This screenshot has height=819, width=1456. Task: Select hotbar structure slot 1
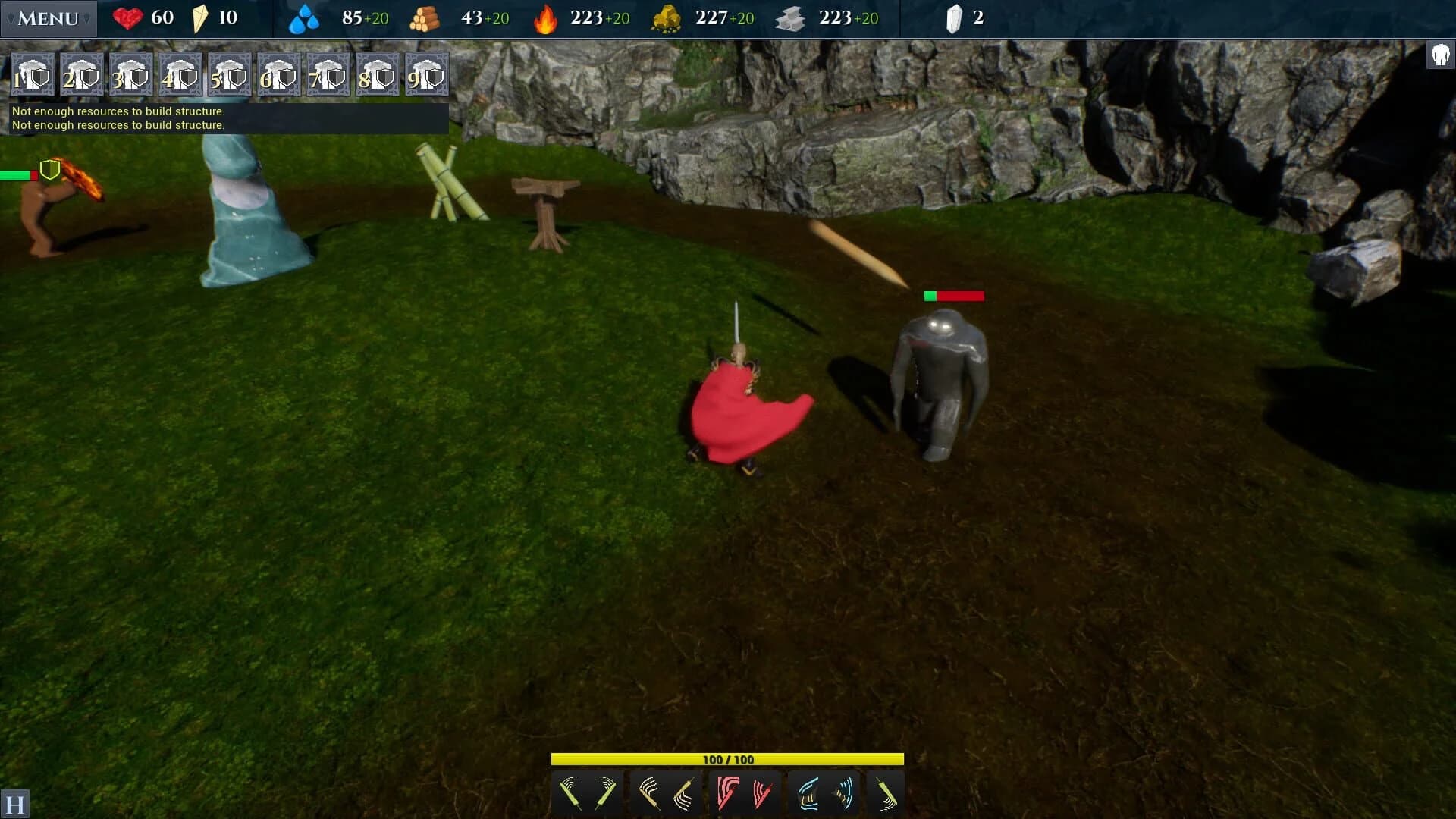(32, 74)
